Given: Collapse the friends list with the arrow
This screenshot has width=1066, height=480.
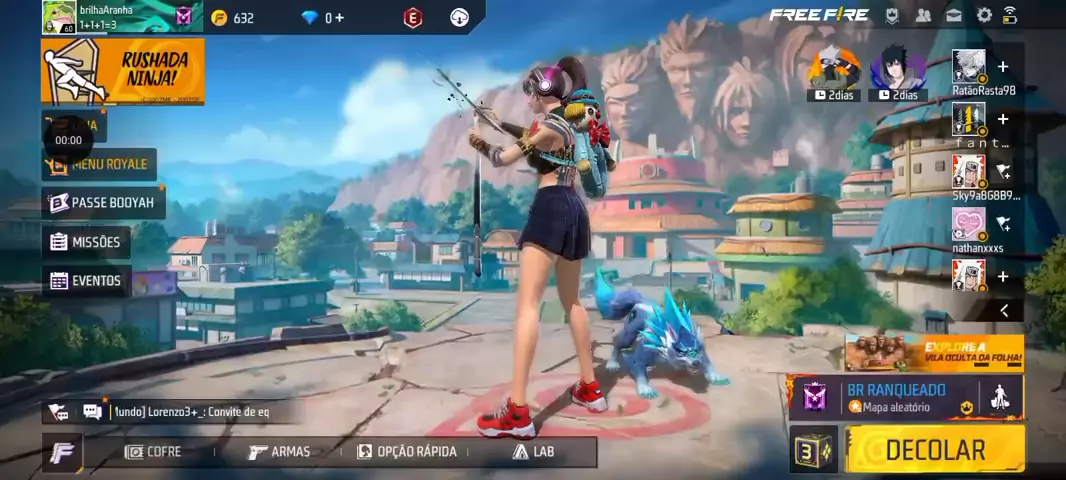Looking at the screenshot, I should [x=1004, y=311].
